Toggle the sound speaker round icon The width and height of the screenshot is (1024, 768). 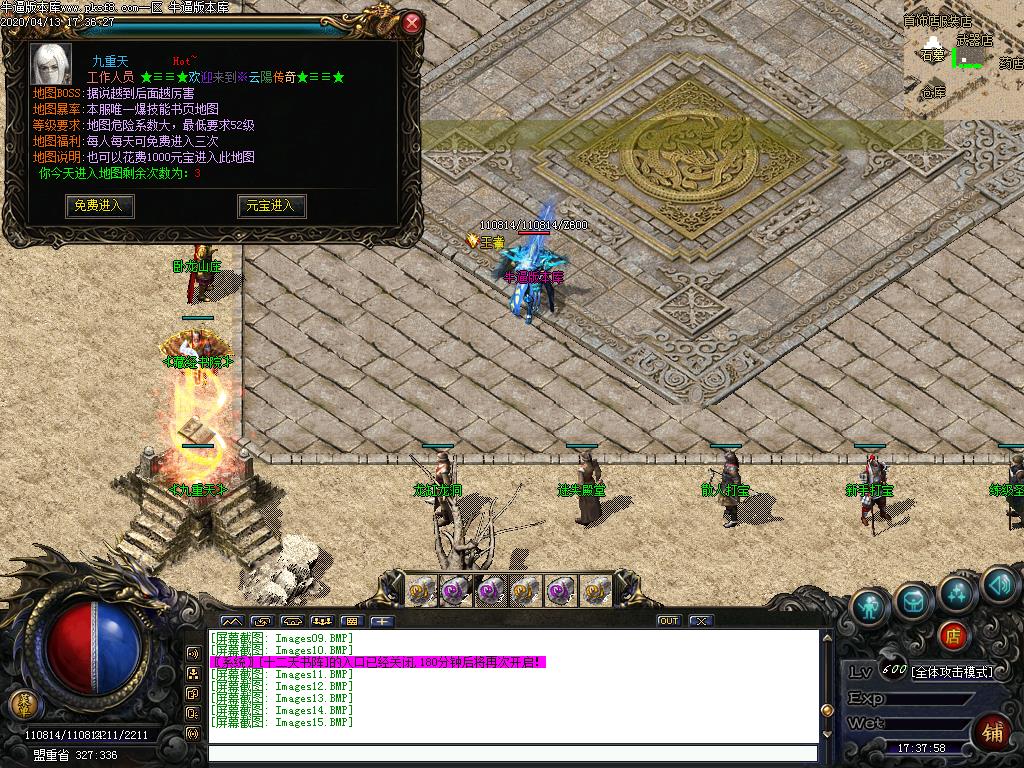(999, 584)
